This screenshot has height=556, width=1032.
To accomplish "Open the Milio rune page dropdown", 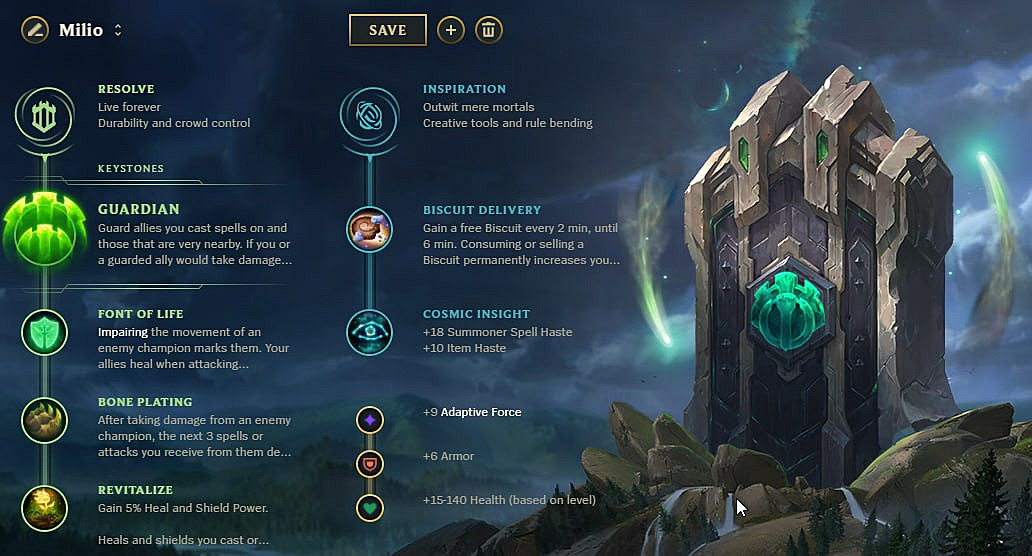I will (x=118, y=30).
